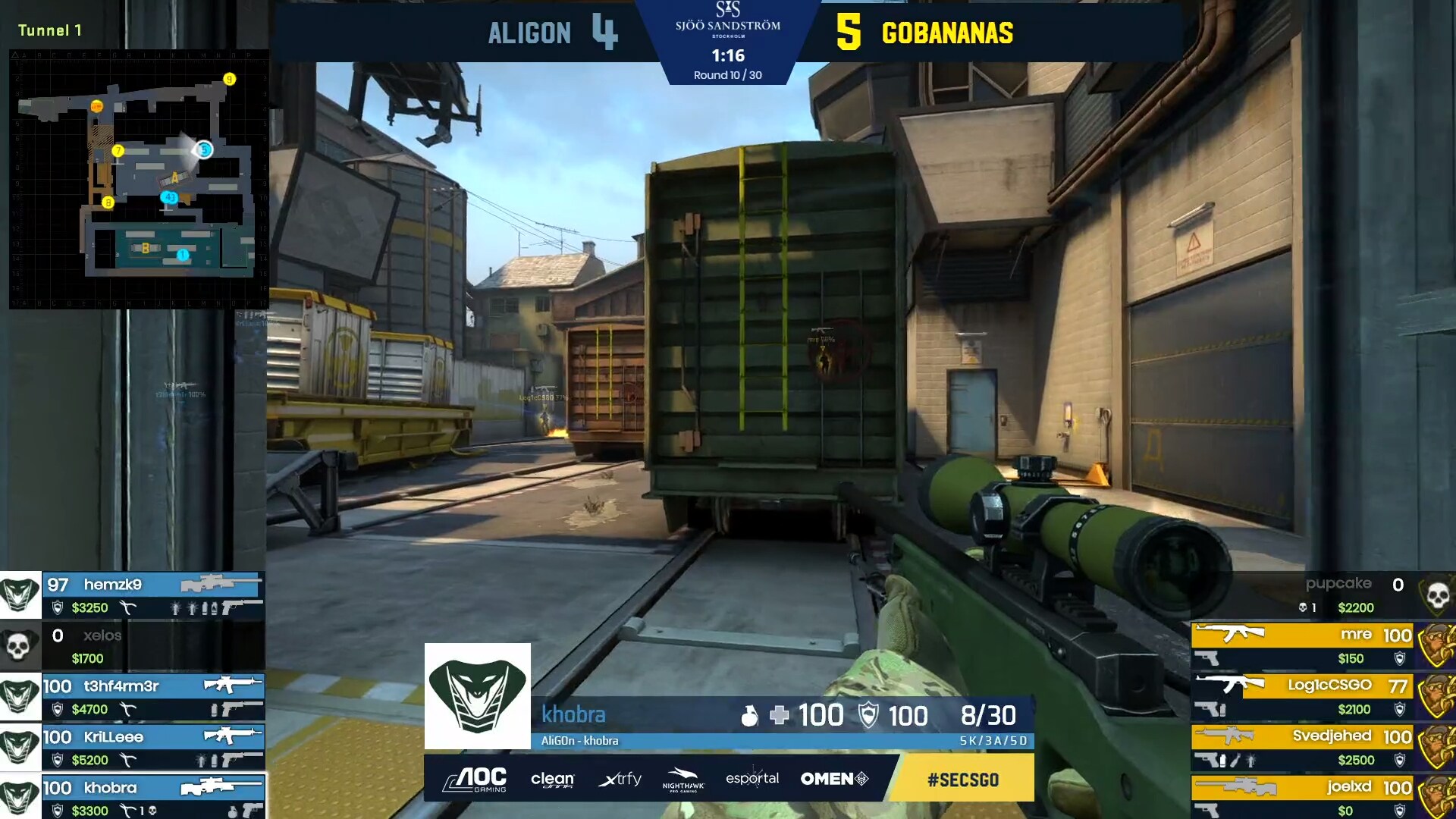The height and width of the screenshot is (819, 1456).
Task: Click the AOC Gaming sponsor logo
Action: click(x=475, y=779)
